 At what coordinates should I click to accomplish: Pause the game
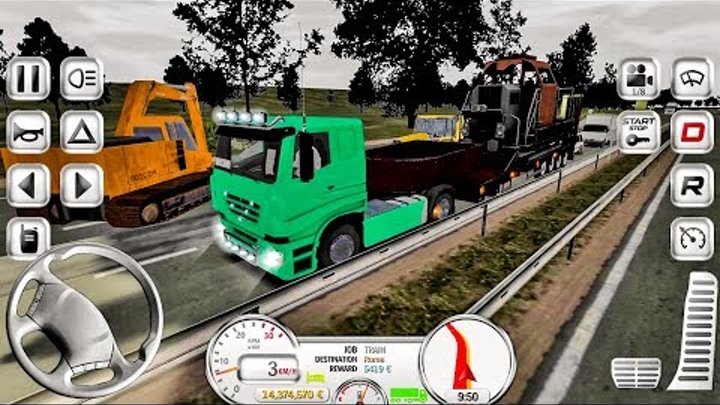[x=28, y=78]
